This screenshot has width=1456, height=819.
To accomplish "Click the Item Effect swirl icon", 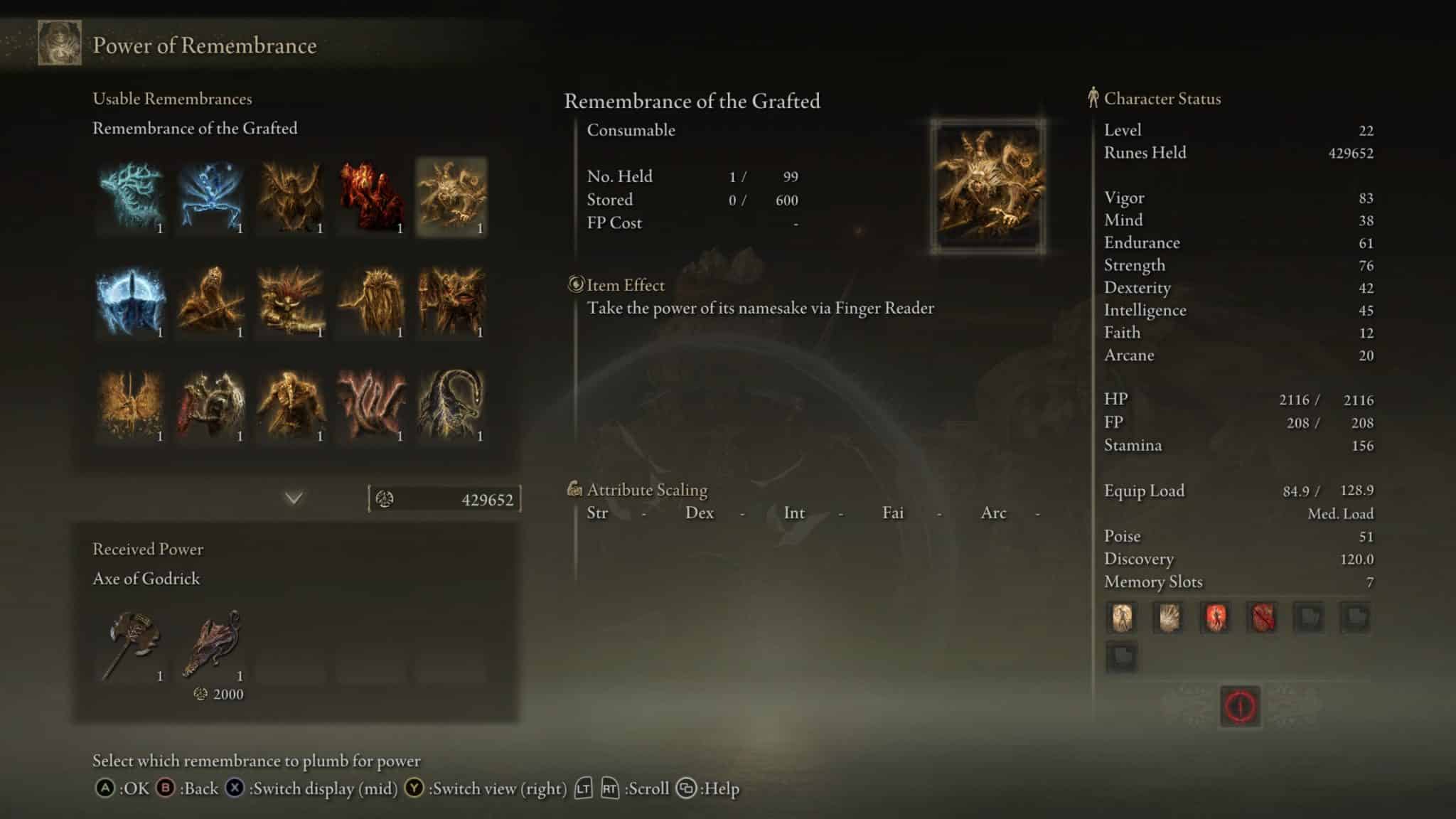I will tap(575, 285).
